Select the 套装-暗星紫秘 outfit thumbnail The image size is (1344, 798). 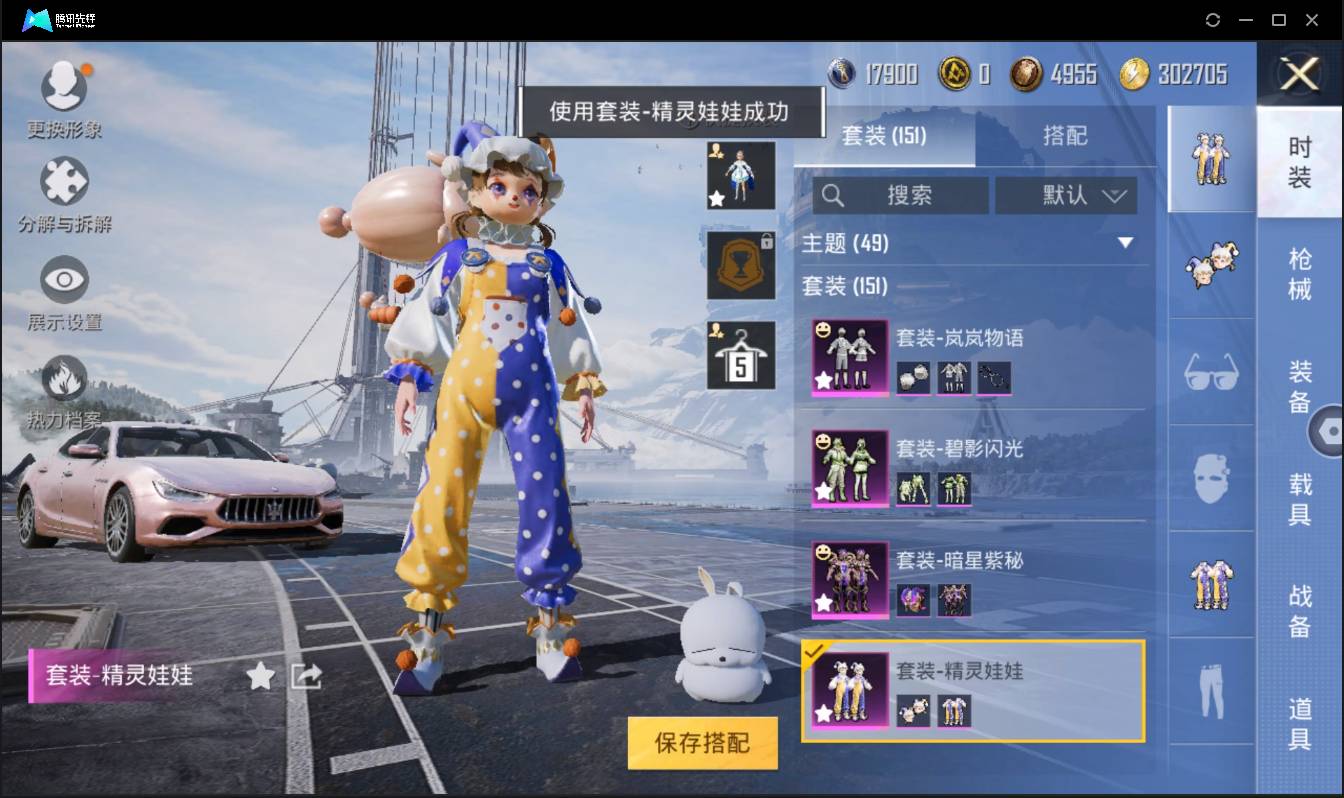(x=849, y=582)
